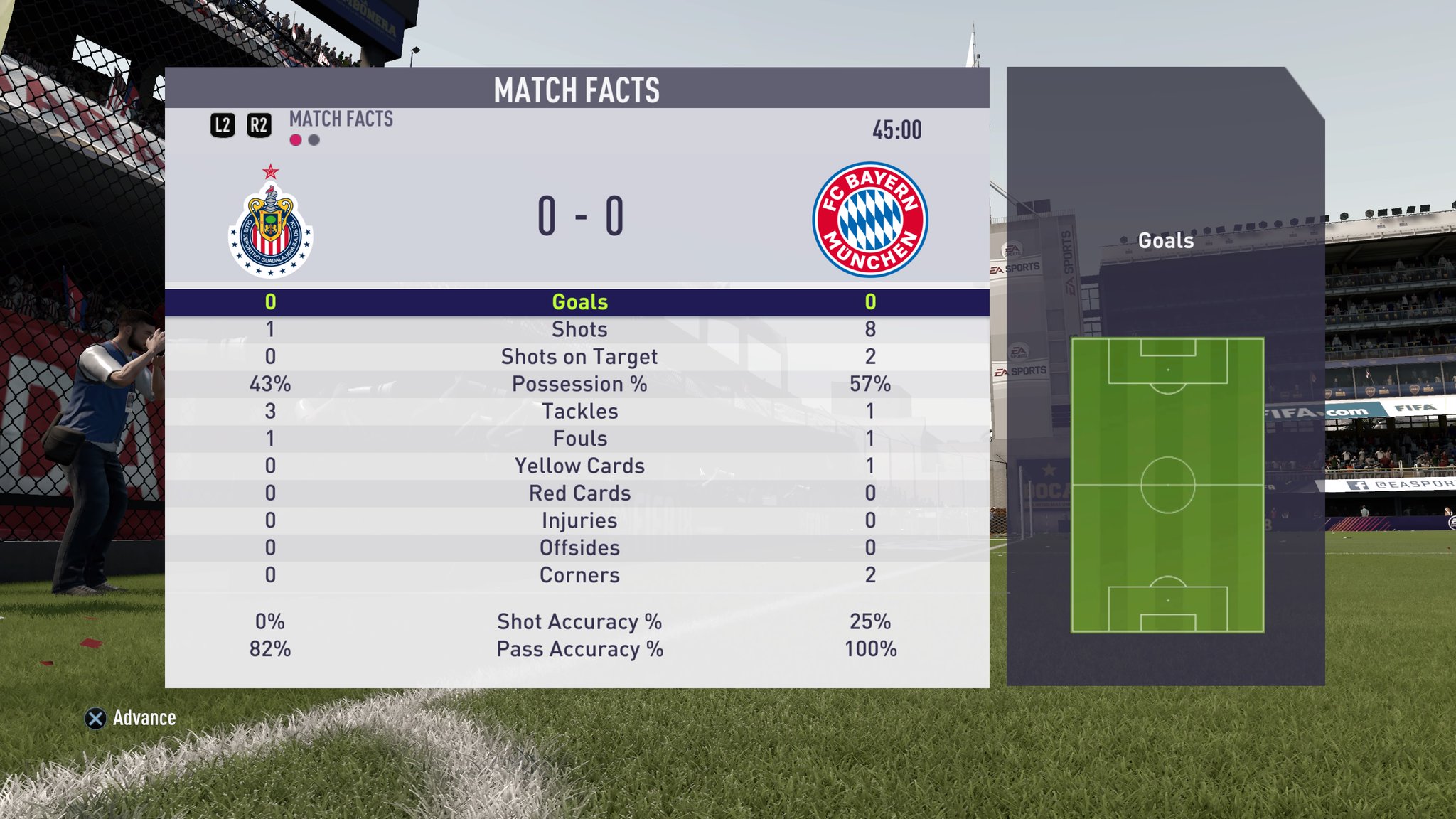Highlight the Tackles stat row
Screen dimensions: 1456x819
(579, 412)
